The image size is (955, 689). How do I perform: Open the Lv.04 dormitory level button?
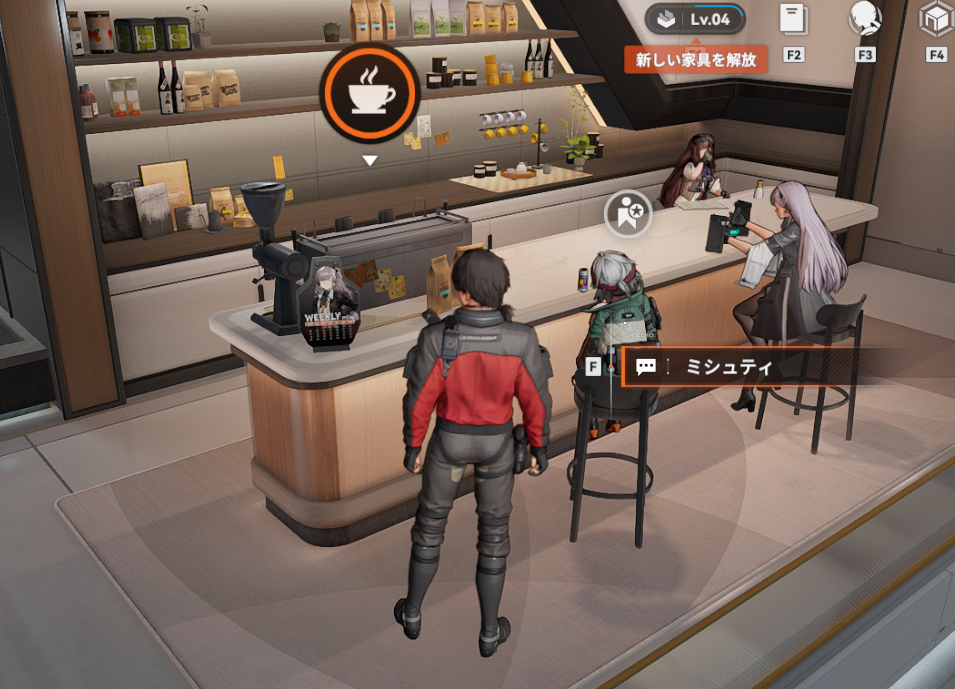point(695,19)
